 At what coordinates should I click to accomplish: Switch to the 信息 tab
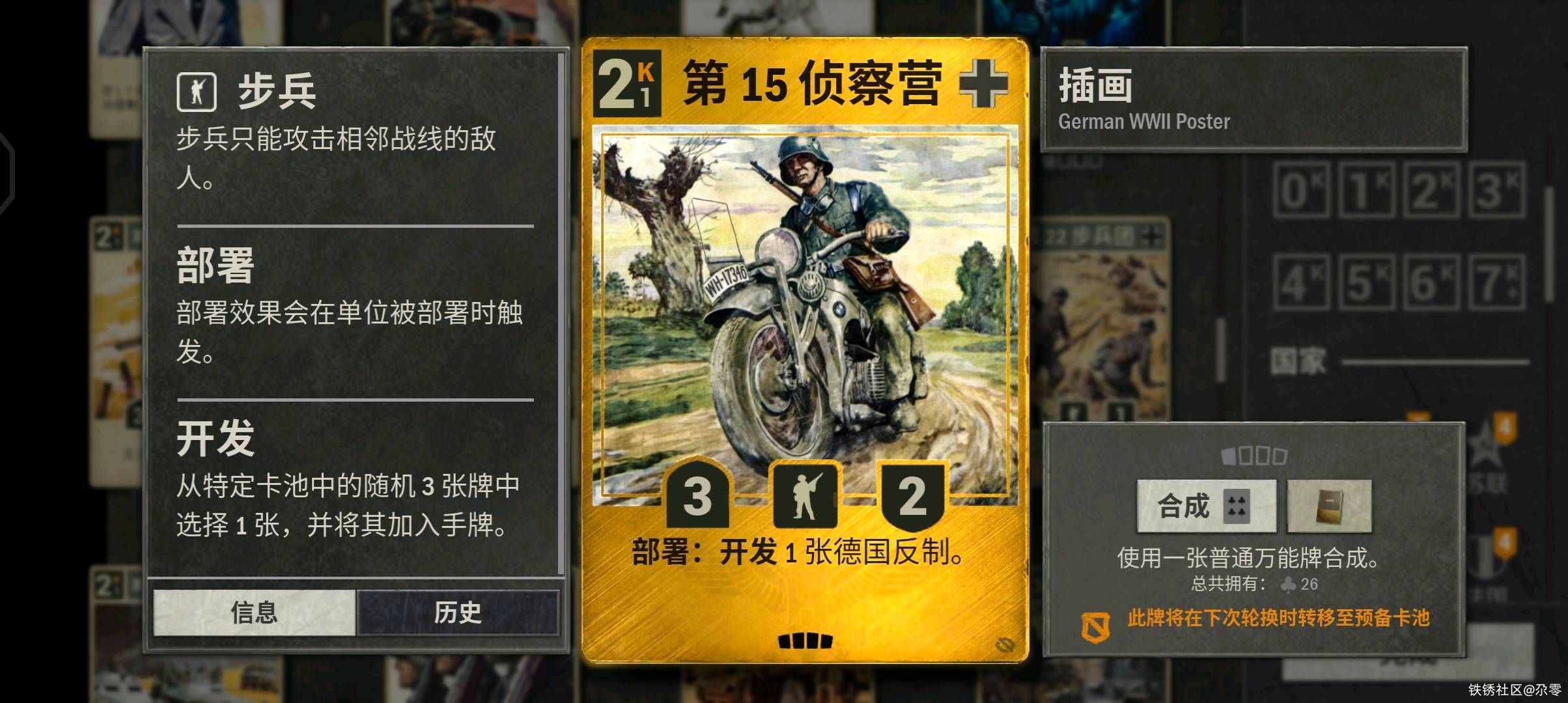(x=254, y=613)
